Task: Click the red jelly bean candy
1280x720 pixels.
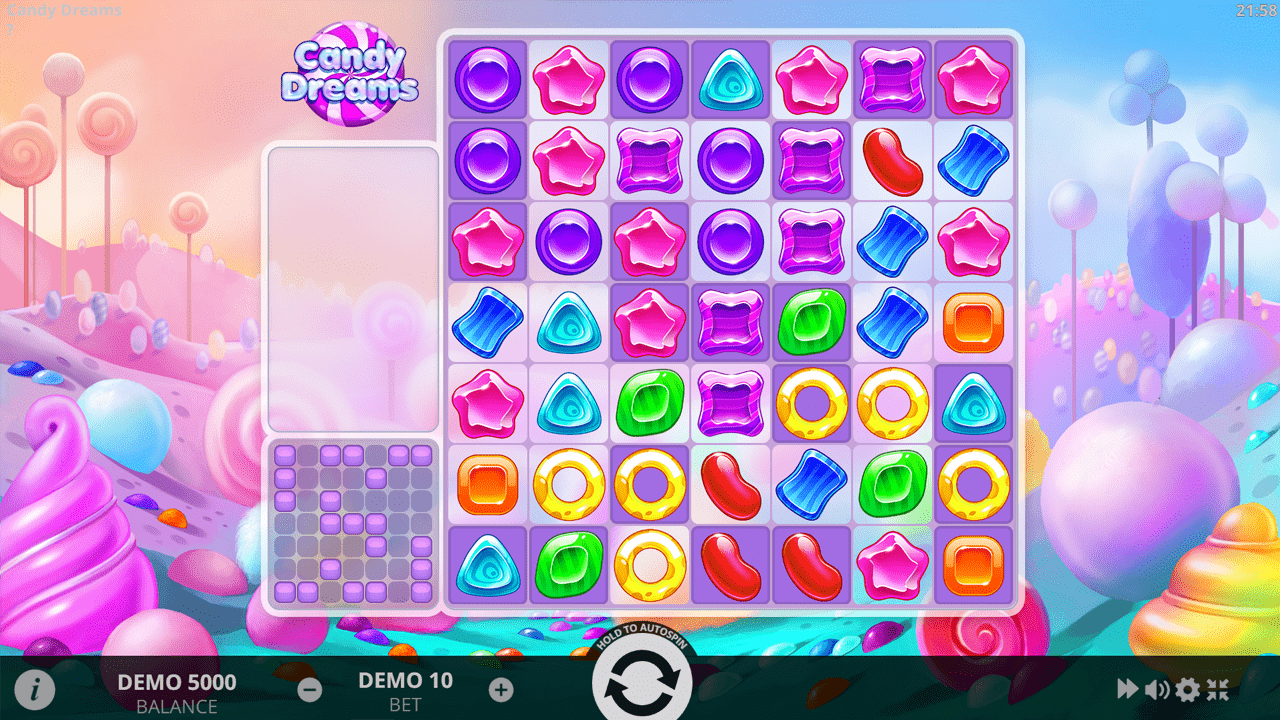Action: click(x=892, y=162)
